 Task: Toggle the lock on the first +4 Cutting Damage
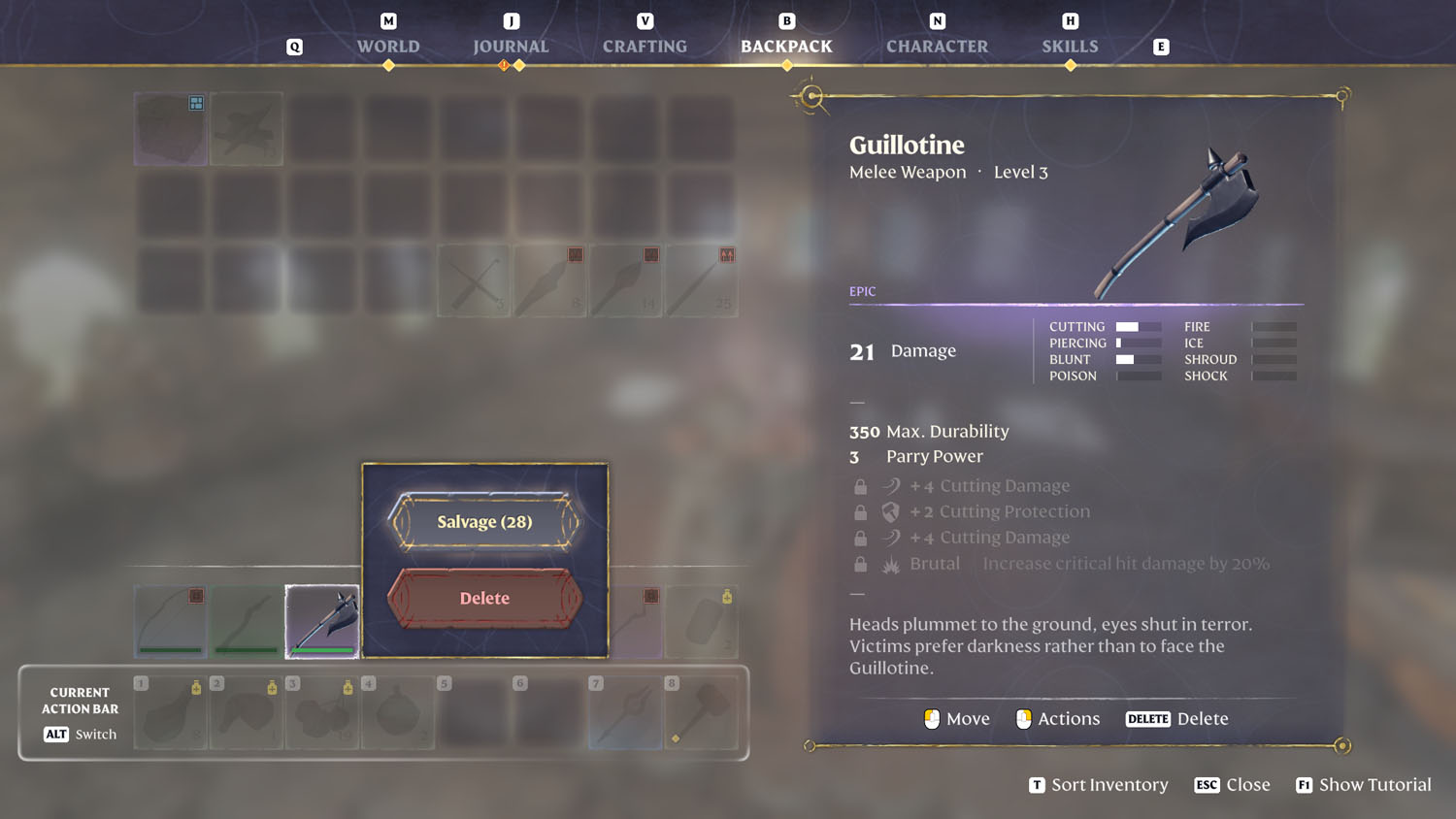(x=860, y=485)
